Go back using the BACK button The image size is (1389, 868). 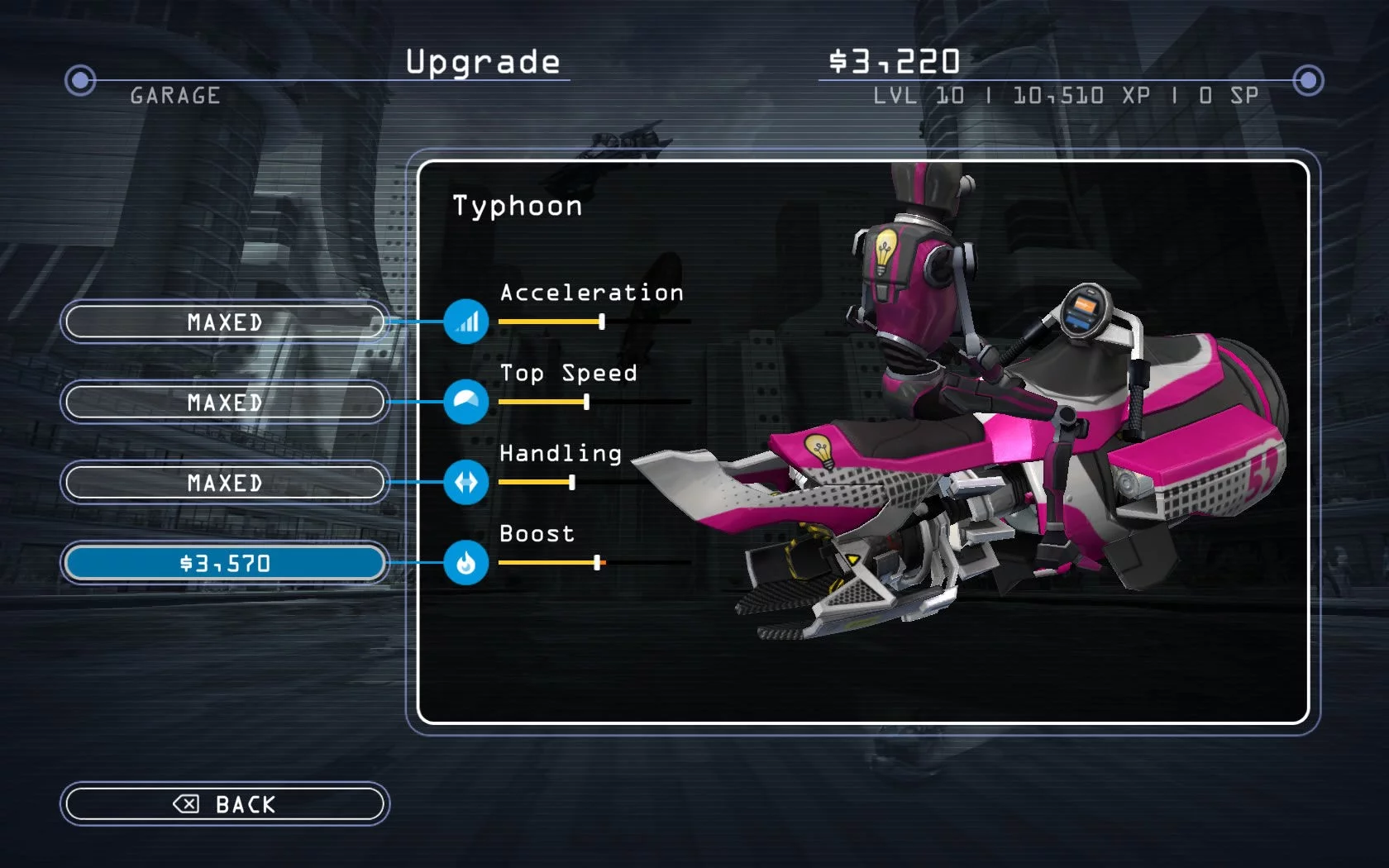tap(225, 804)
